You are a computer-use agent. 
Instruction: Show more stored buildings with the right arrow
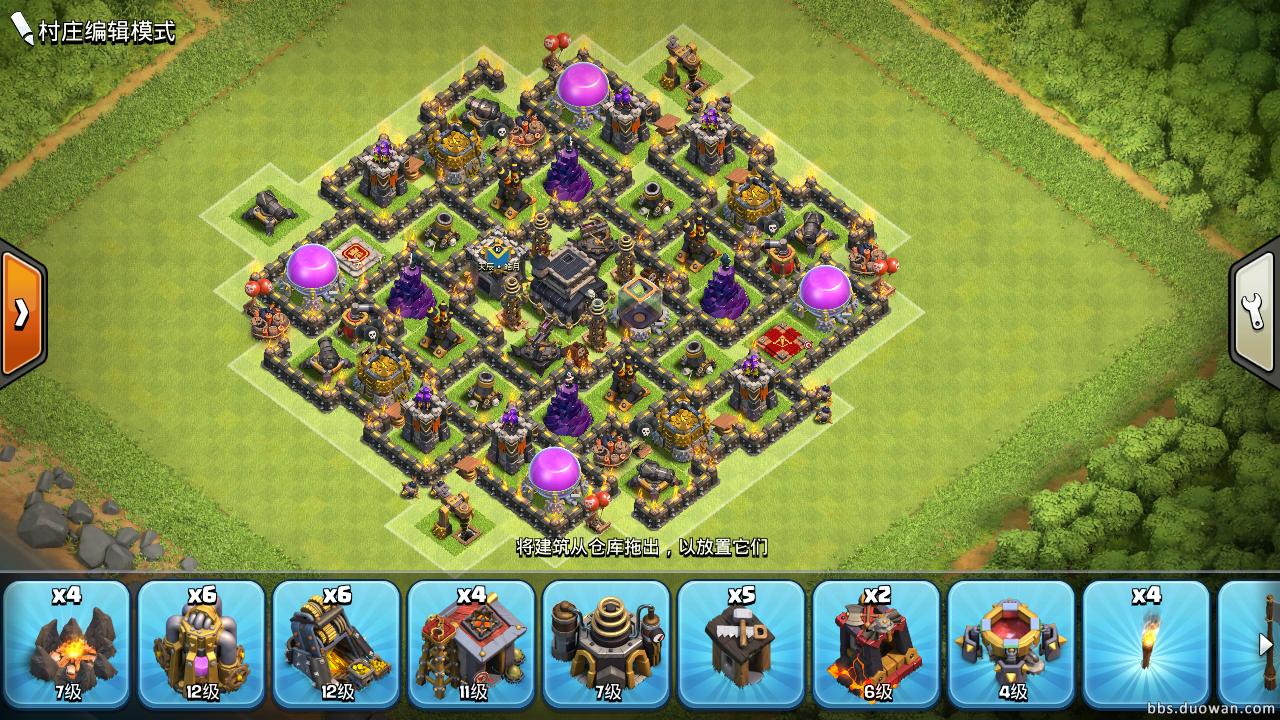pyautogui.click(x=1265, y=644)
